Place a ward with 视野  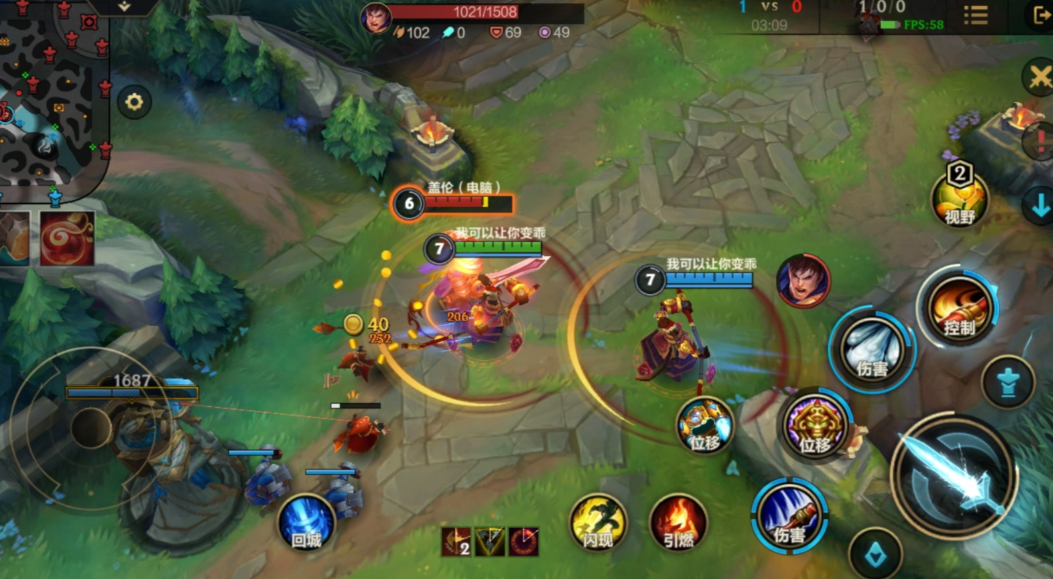pos(959,198)
